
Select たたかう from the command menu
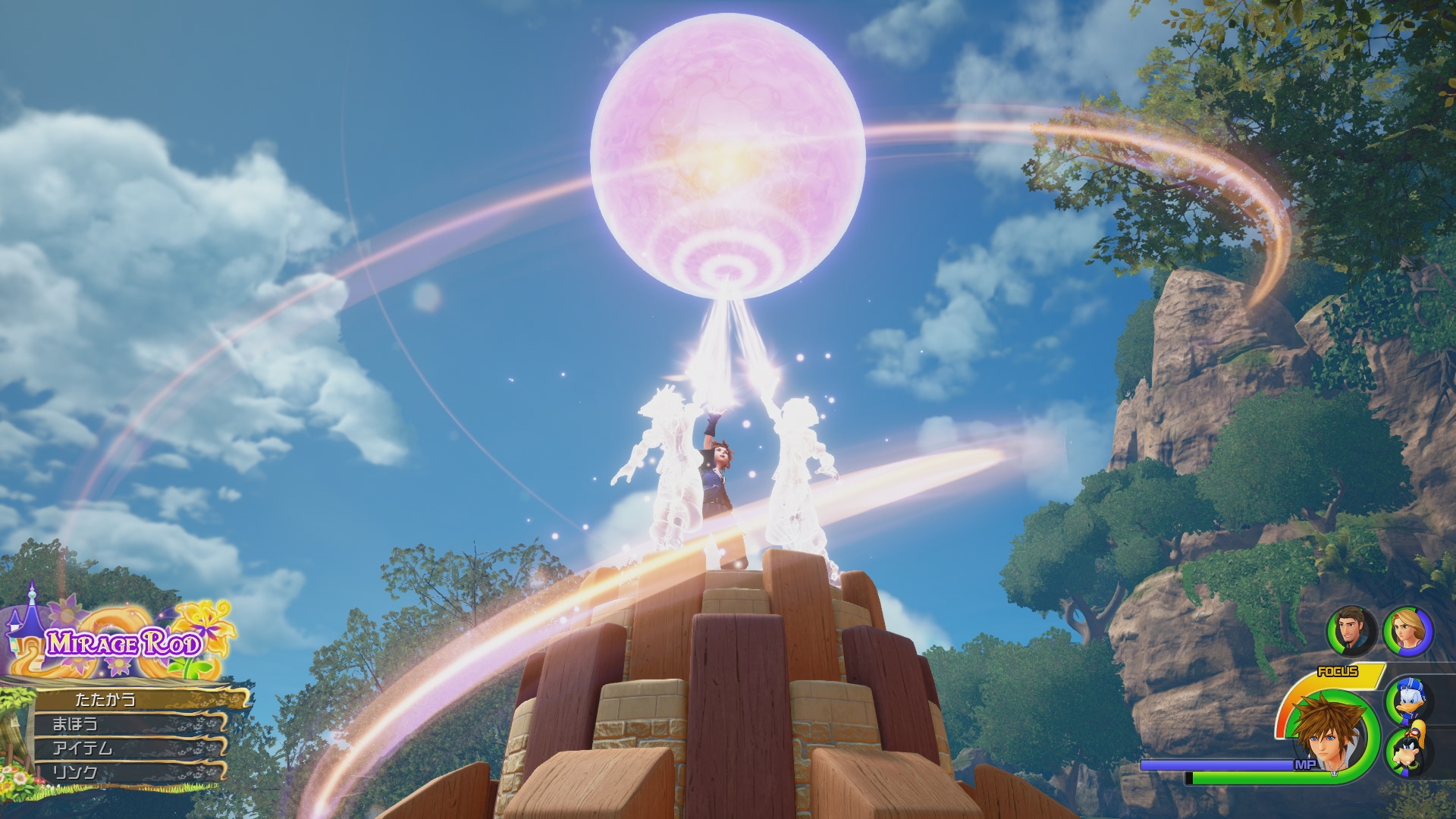click(106, 701)
